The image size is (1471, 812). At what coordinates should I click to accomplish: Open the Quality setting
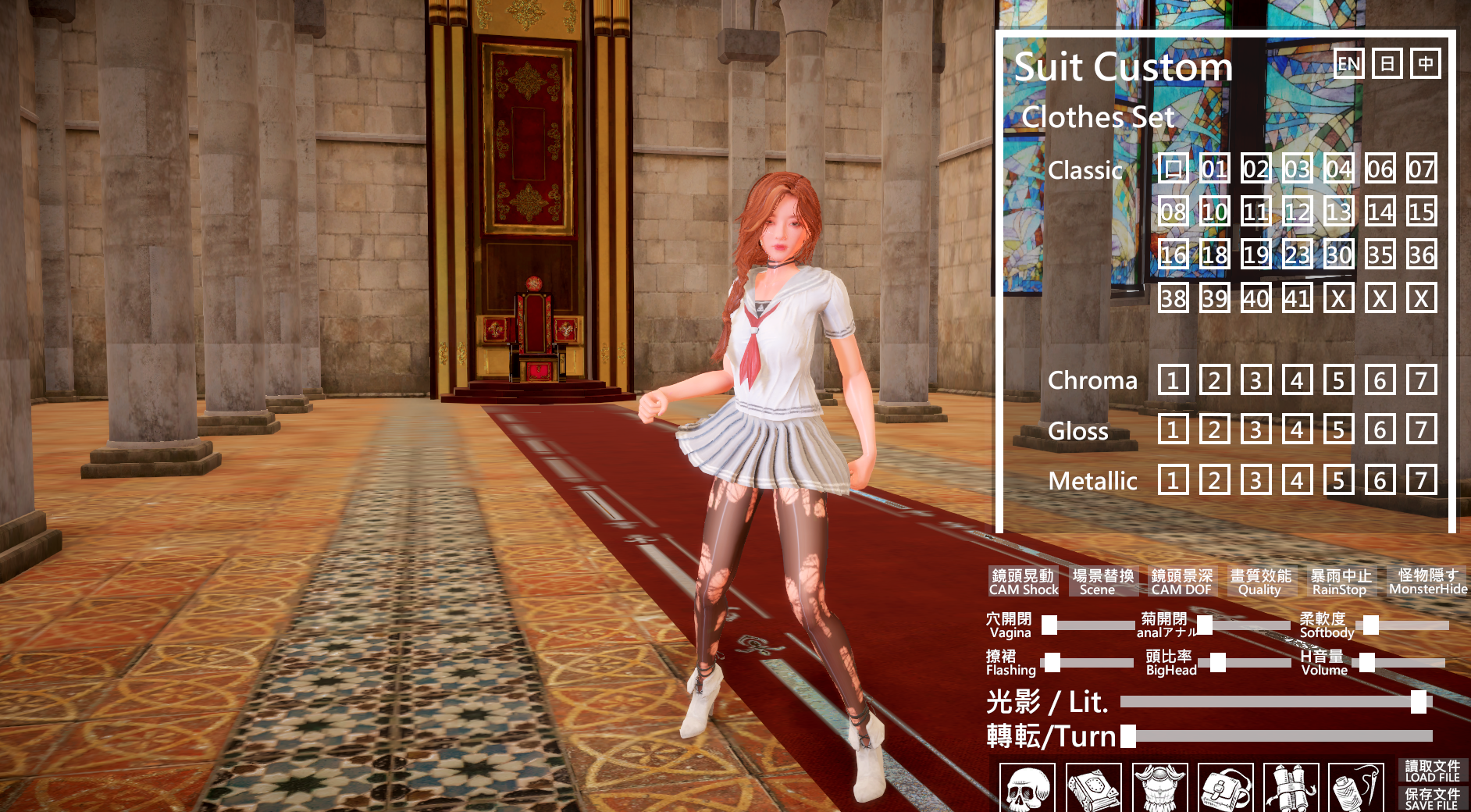coord(1260,582)
